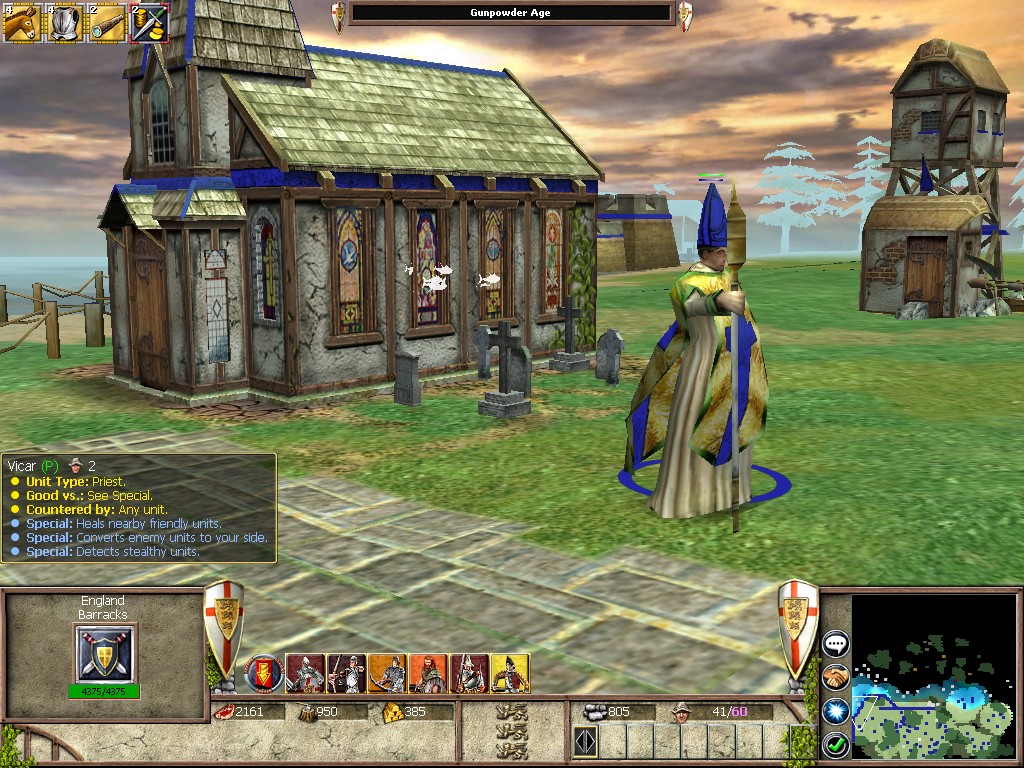The image size is (1024, 768).
Task: Train the orange-background crossbow soldier unit
Action: pos(387,673)
